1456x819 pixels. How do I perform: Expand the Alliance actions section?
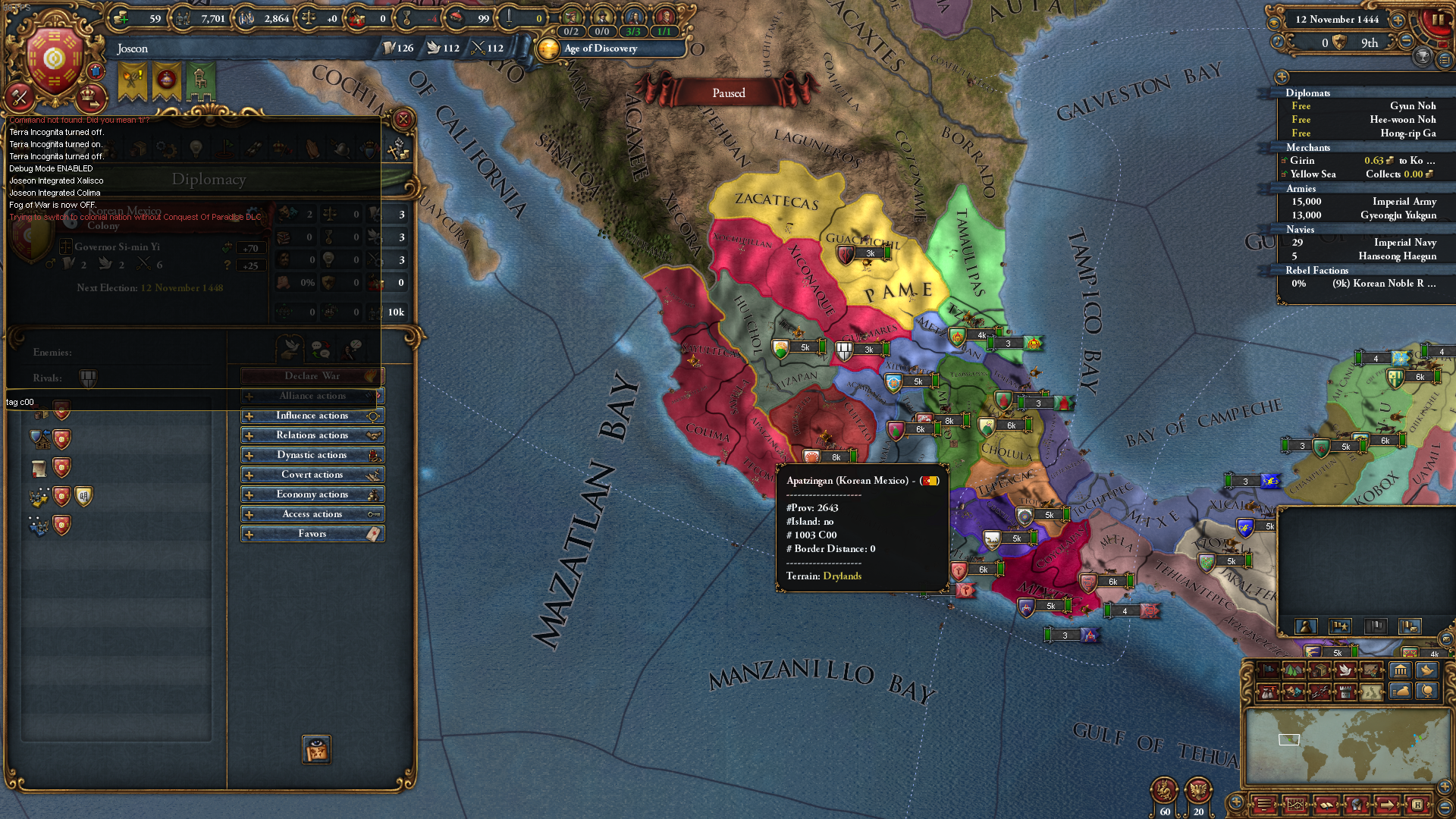pos(312,395)
